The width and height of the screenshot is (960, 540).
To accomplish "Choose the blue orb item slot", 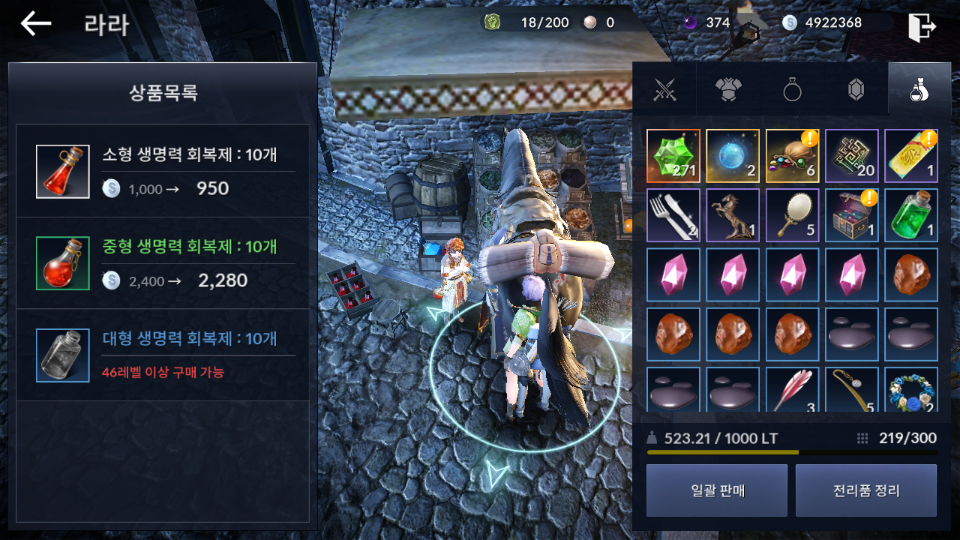I will coord(733,156).
